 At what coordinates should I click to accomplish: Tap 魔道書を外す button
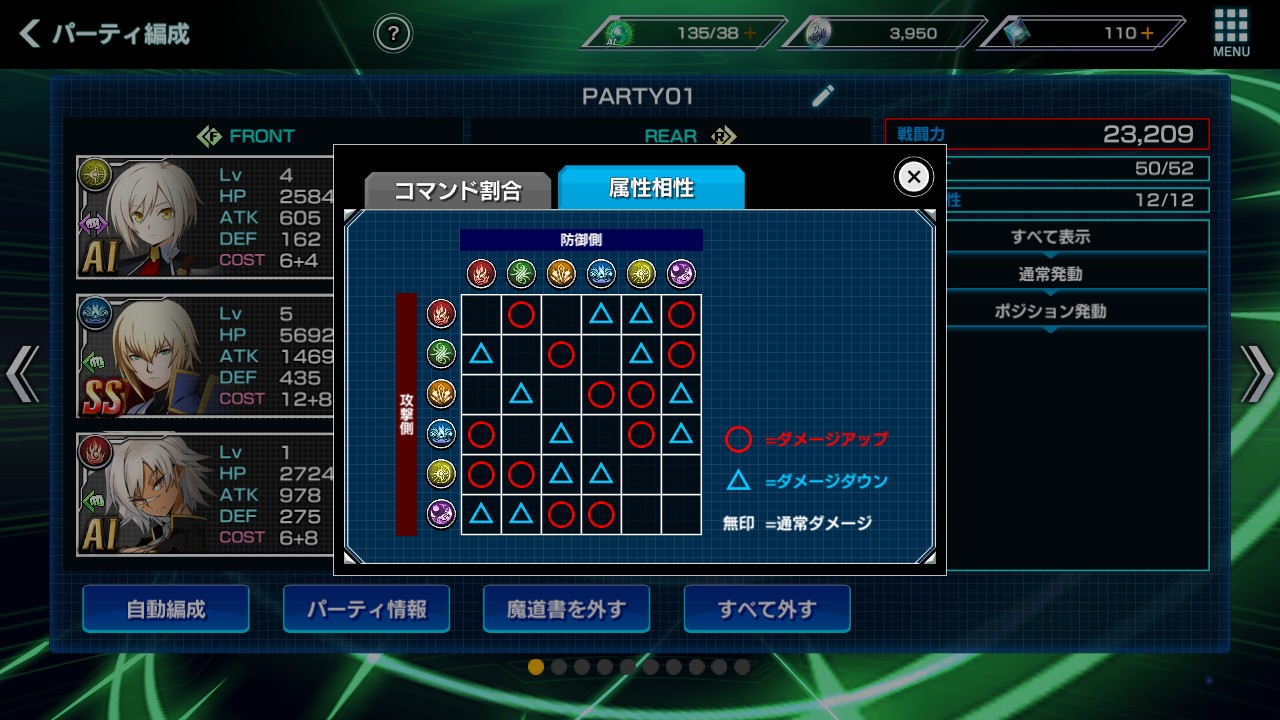566,609
